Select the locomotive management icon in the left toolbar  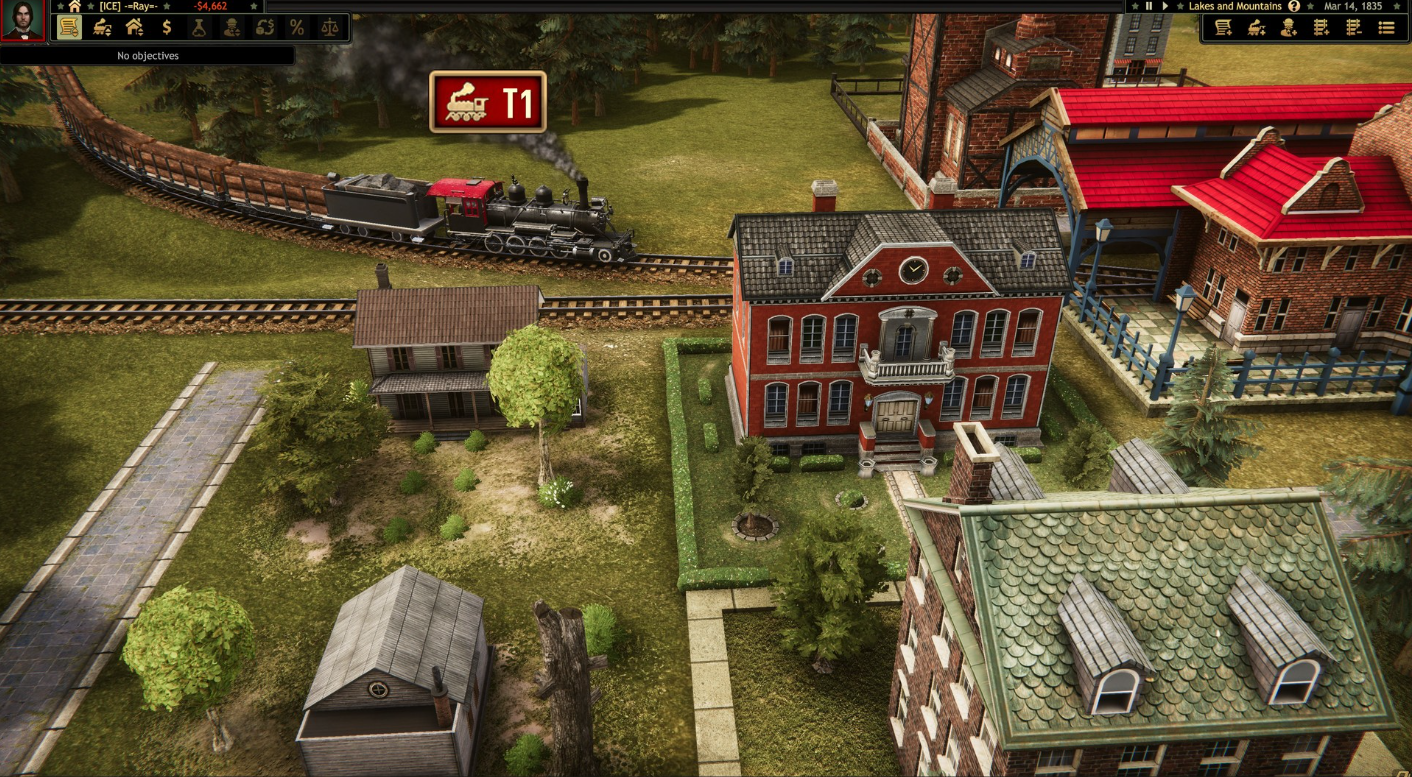[x=100, y=27]
